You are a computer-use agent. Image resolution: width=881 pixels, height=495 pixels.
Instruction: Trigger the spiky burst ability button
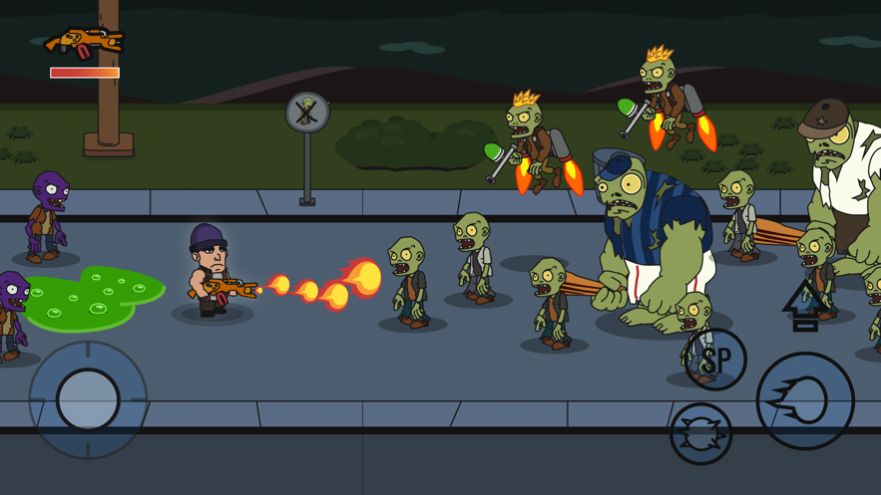click(x=700, y=433)
